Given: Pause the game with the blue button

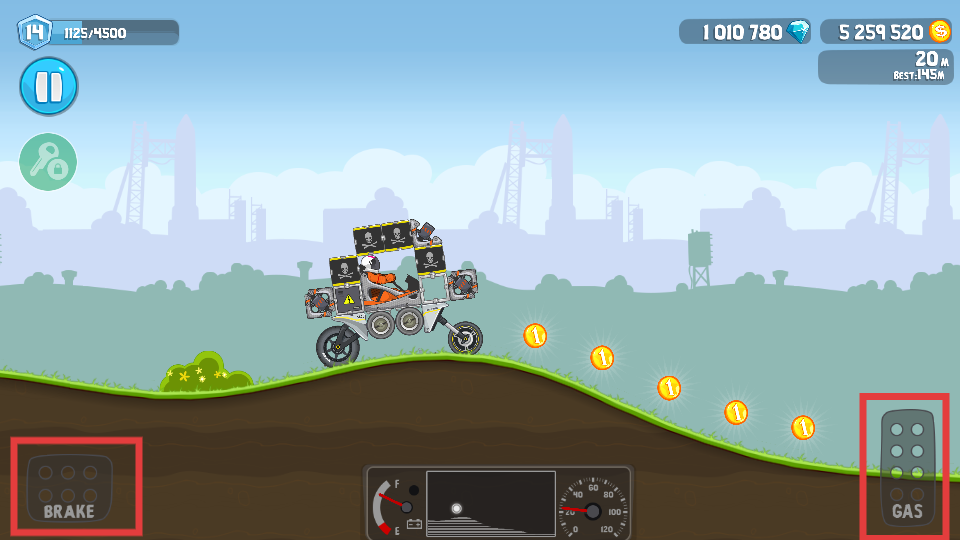Looking at the screenshot, I should (x=48, y=86).
